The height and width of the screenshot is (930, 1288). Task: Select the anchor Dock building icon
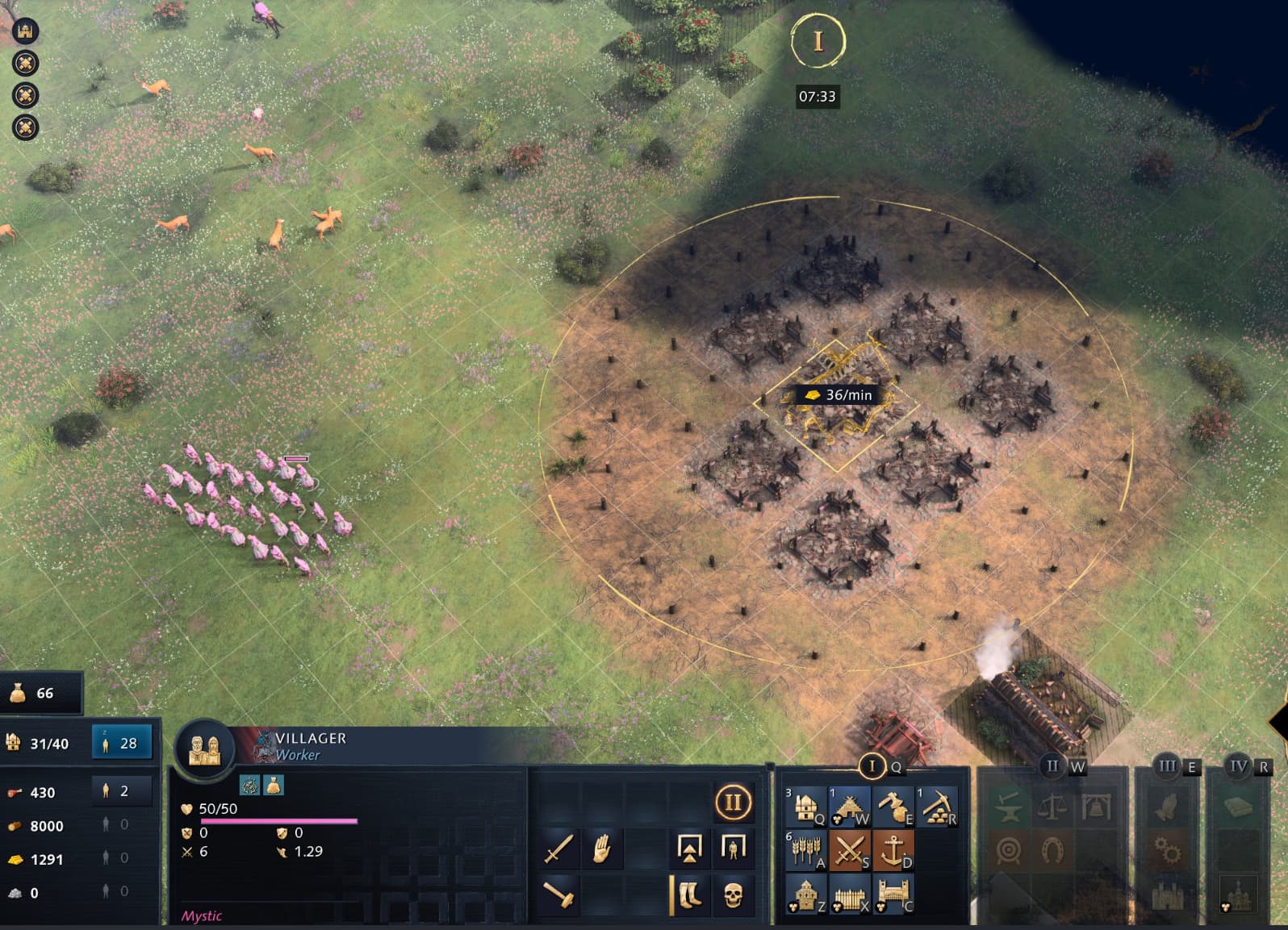click(893, 849)
